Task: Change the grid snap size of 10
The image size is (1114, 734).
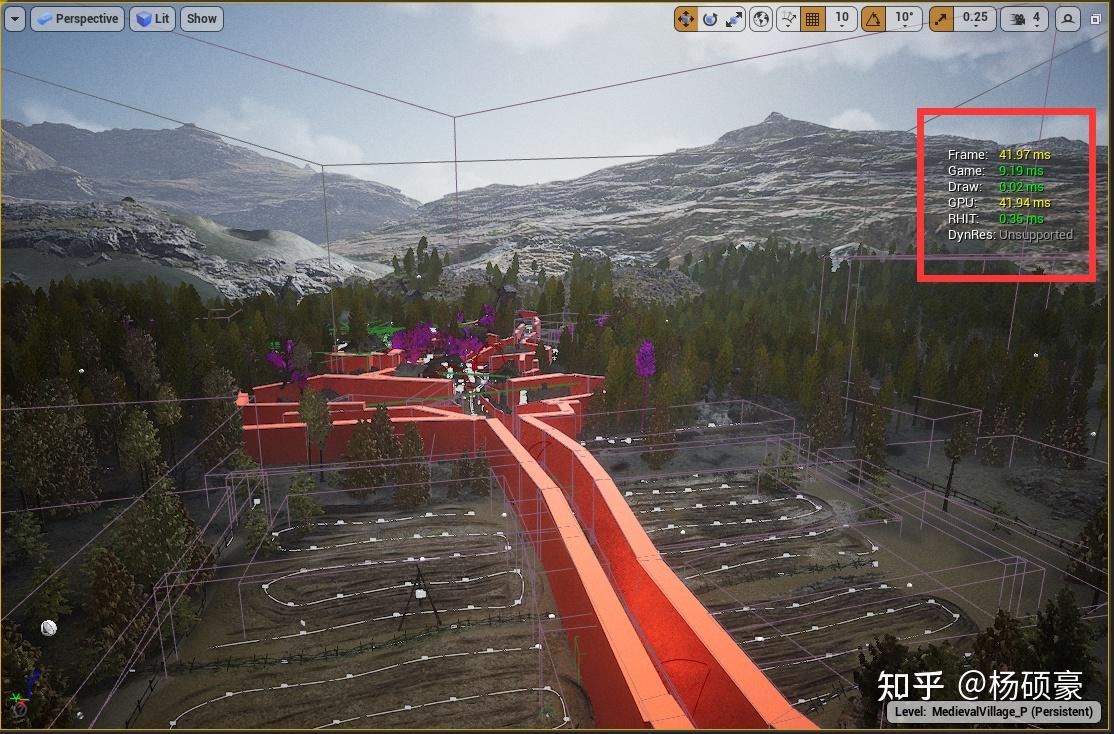Action: 842,18
